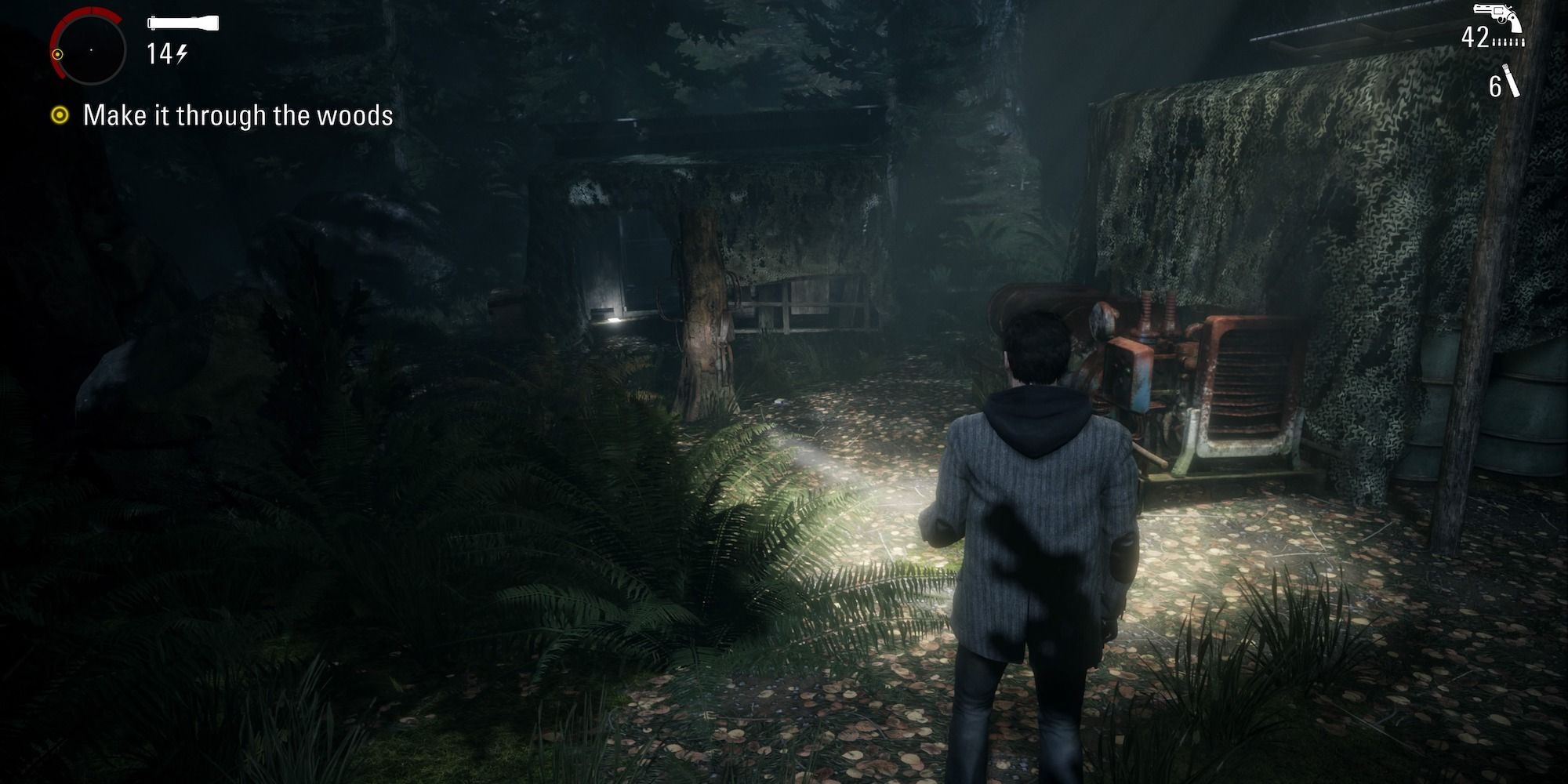Click the battery lightning bolt symbol
This screenshot has width=1568, height=784.
(x=182, y=53)
